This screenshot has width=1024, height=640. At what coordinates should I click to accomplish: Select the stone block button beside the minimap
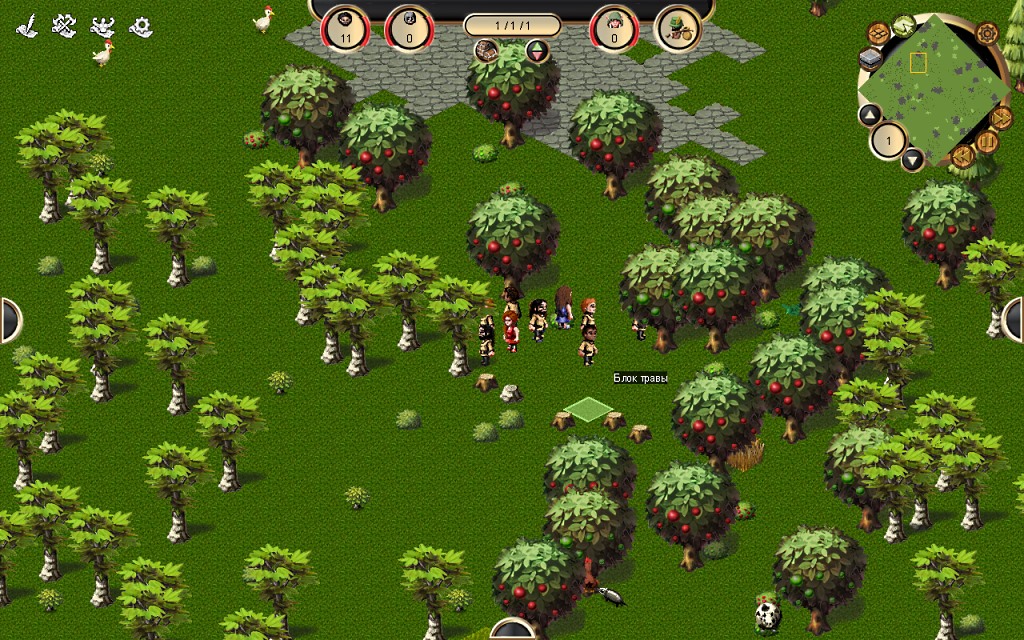(869, 60)
